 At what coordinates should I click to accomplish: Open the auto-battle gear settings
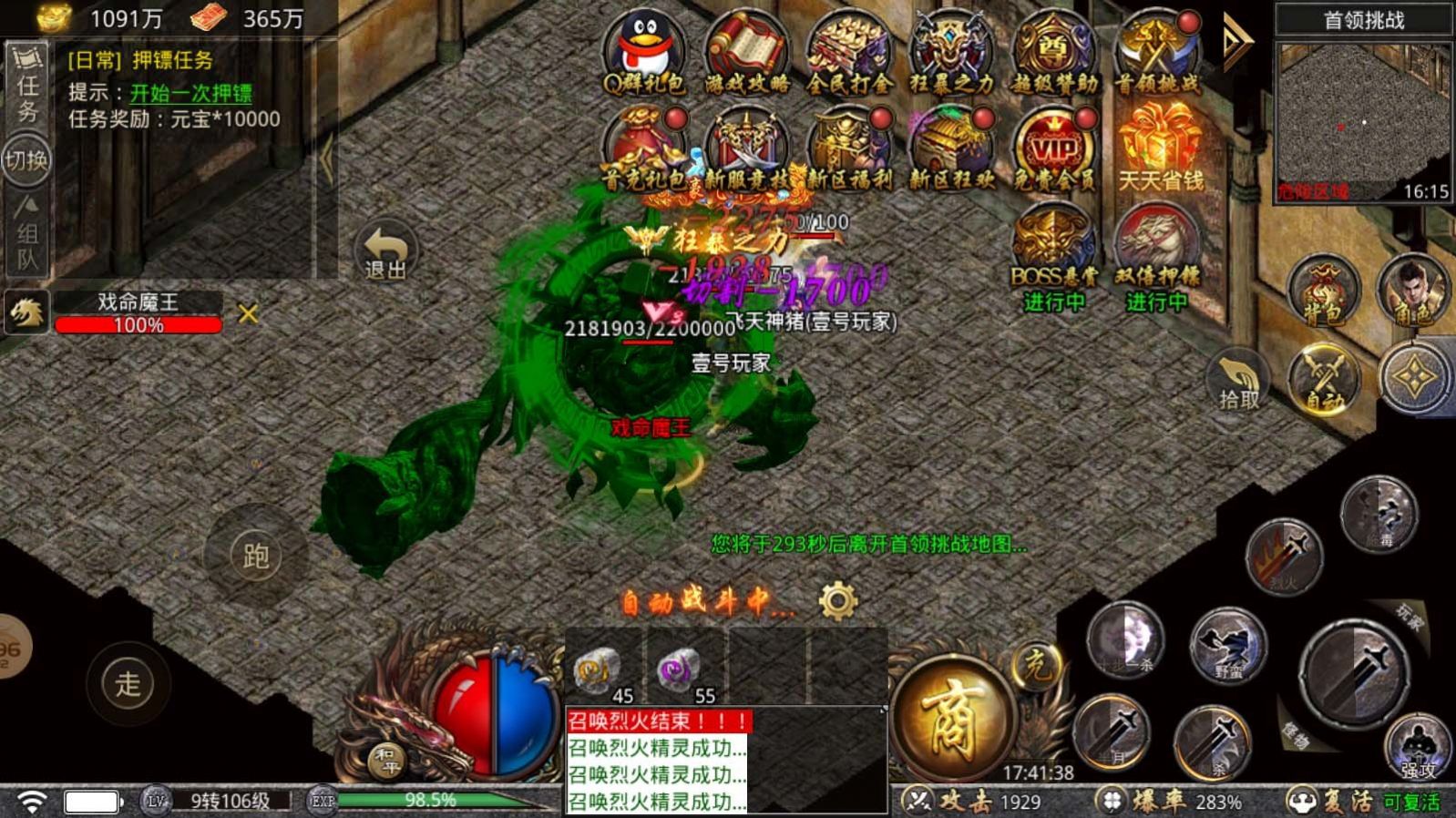coord(837,601)
